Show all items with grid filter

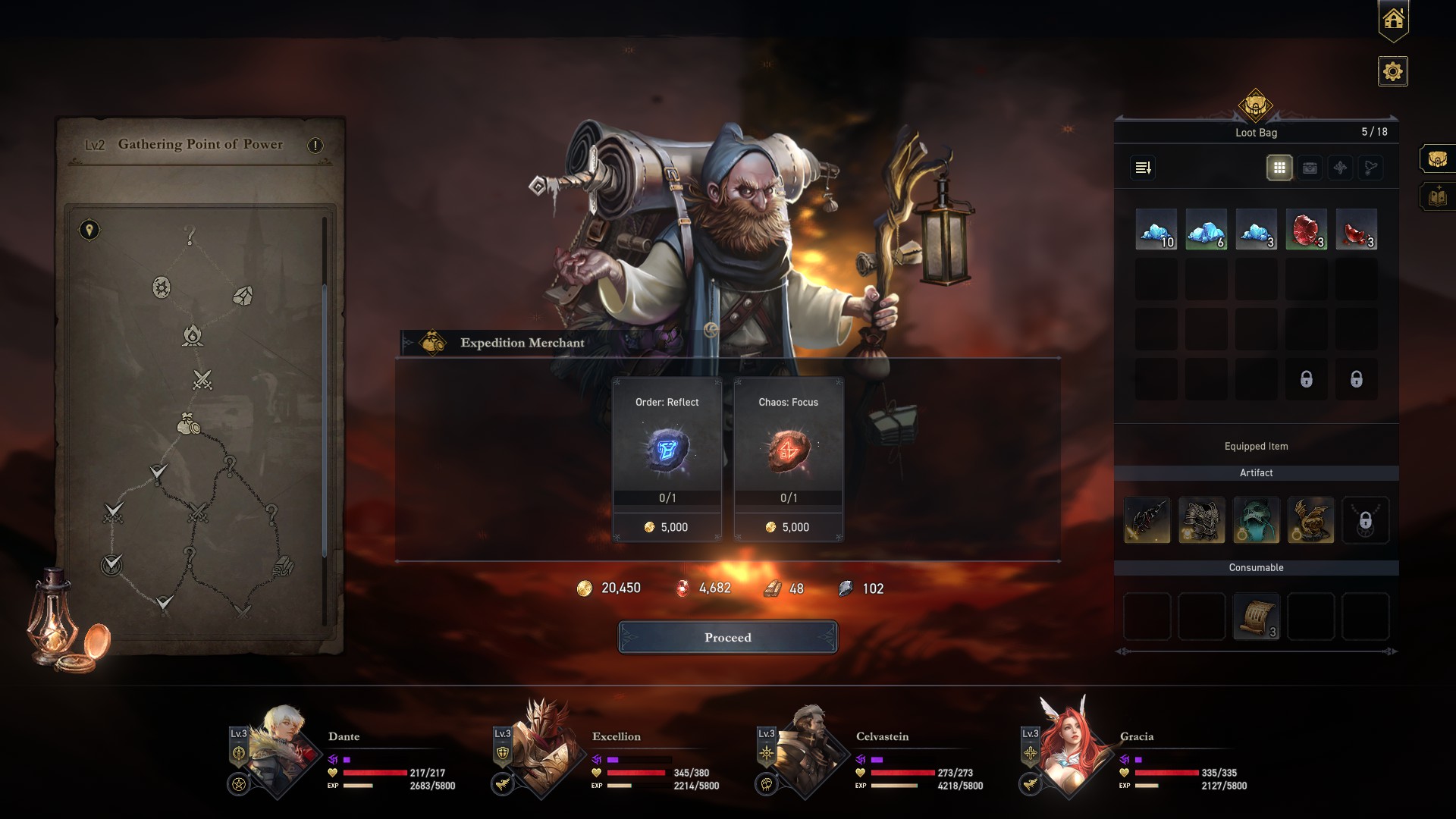(x=1279, y=168)
